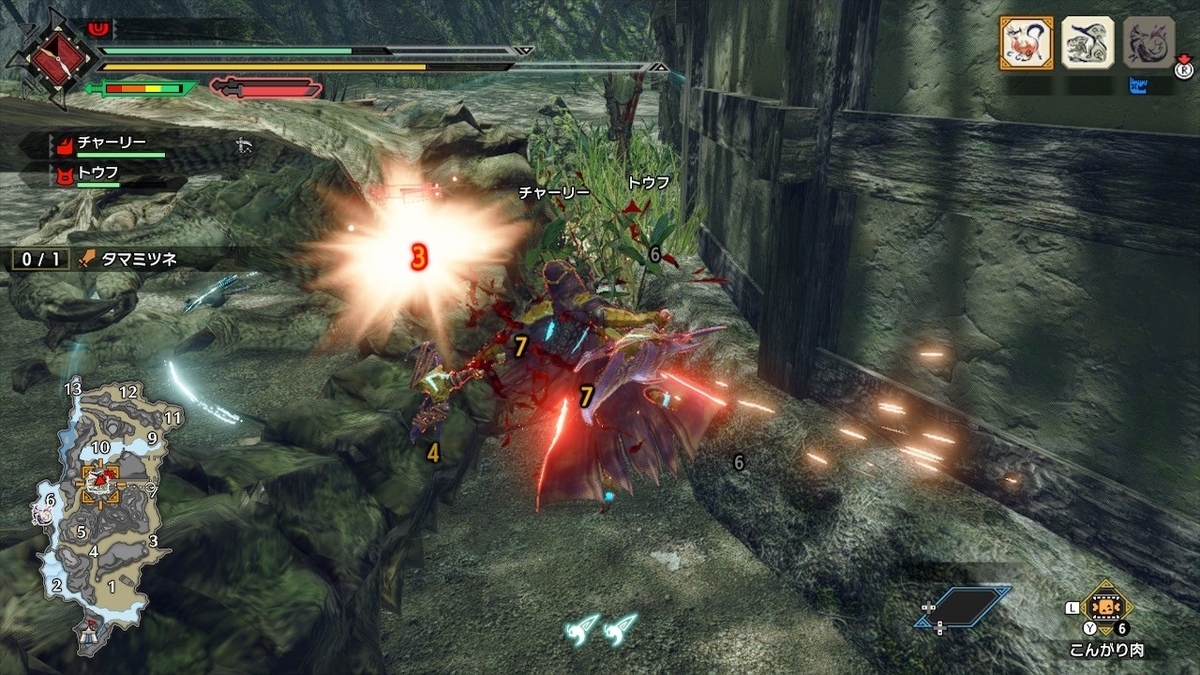
Task: Select the orange-framed monster icon
Action: click(1026, 43)
